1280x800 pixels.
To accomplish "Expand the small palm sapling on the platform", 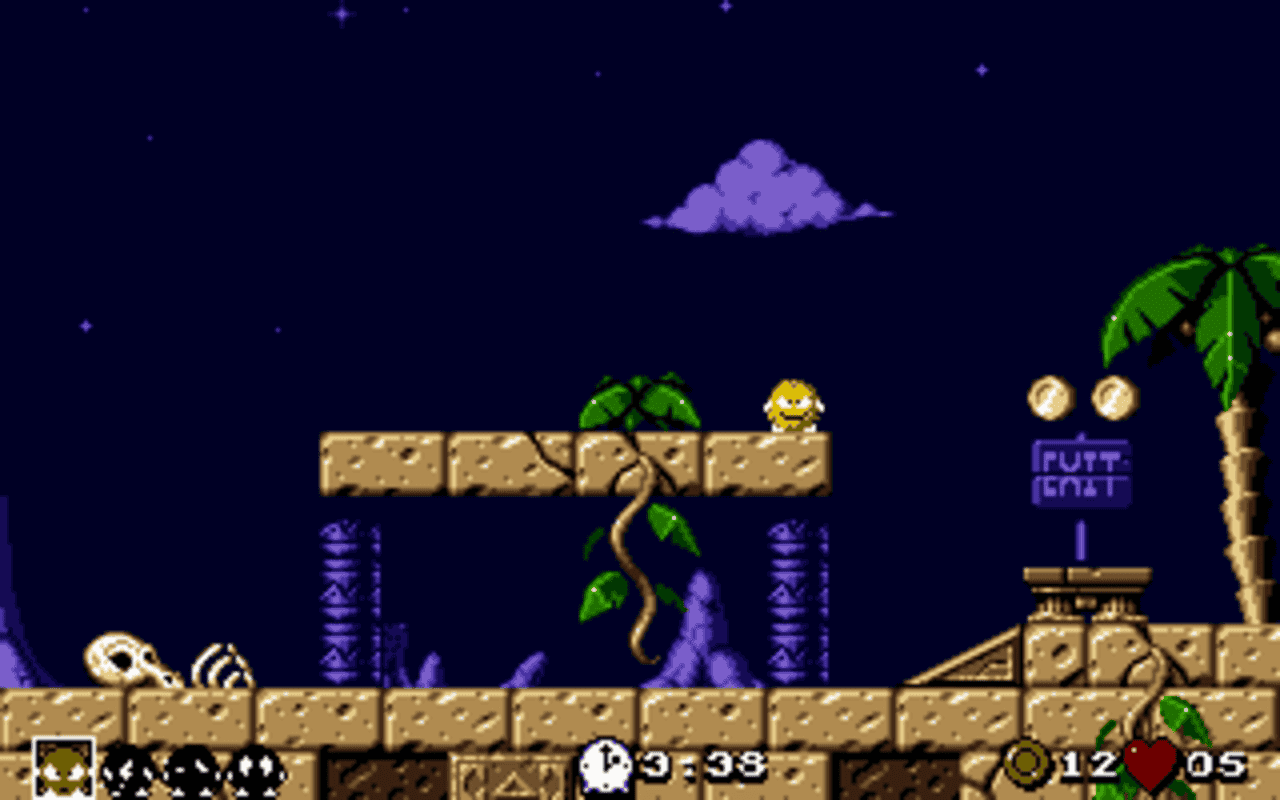I will (635, 400).
